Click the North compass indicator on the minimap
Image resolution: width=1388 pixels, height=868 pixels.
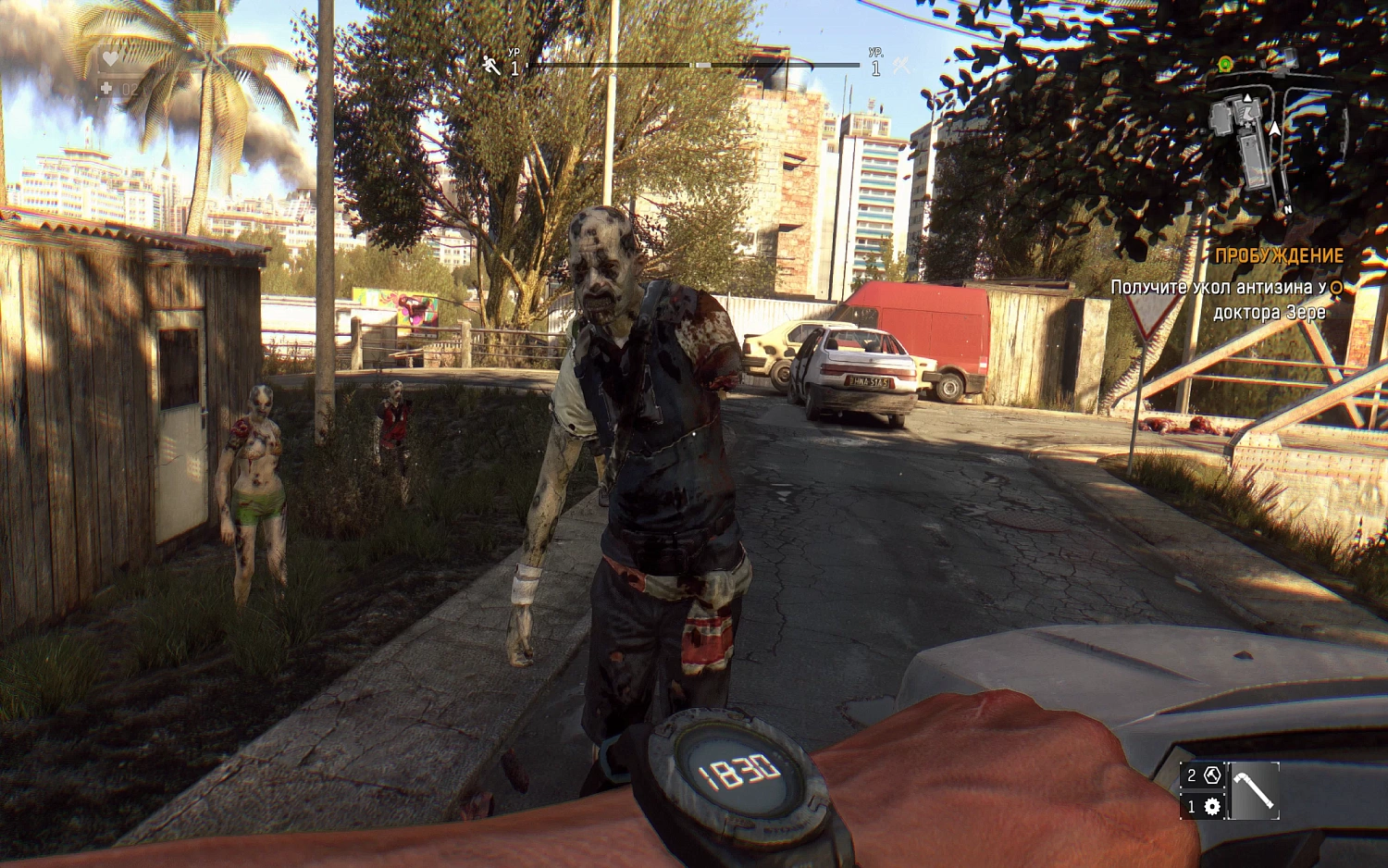(1288, 209)
